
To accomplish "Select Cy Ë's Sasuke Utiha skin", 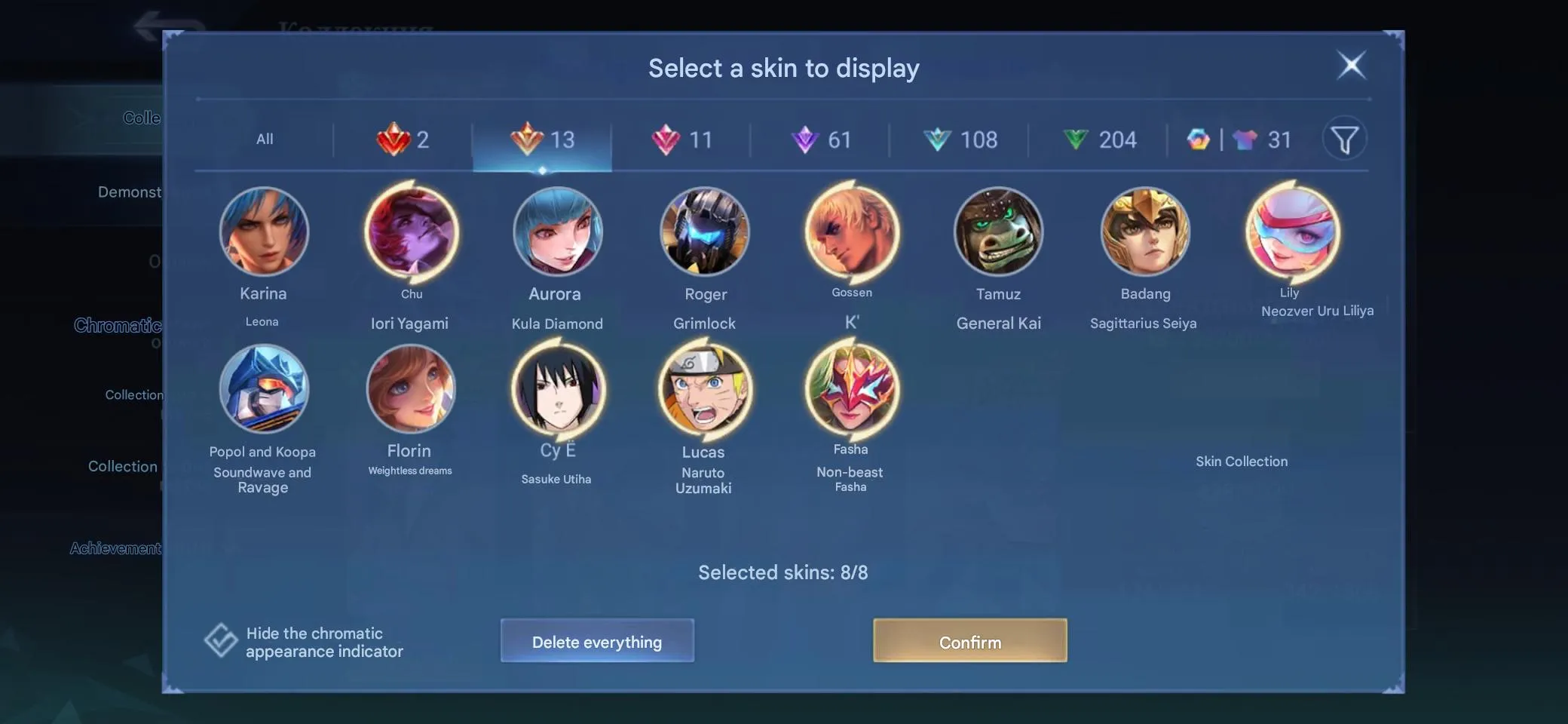I will click(556, 389).
